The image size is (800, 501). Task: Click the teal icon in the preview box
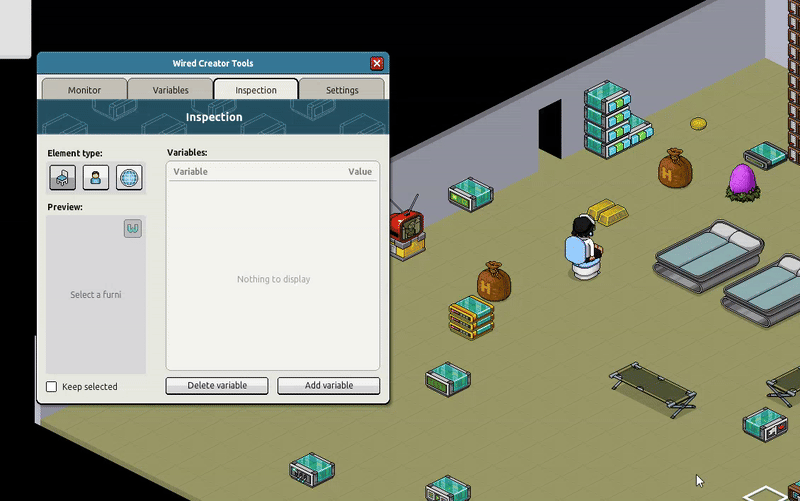(x=133, y=229)
